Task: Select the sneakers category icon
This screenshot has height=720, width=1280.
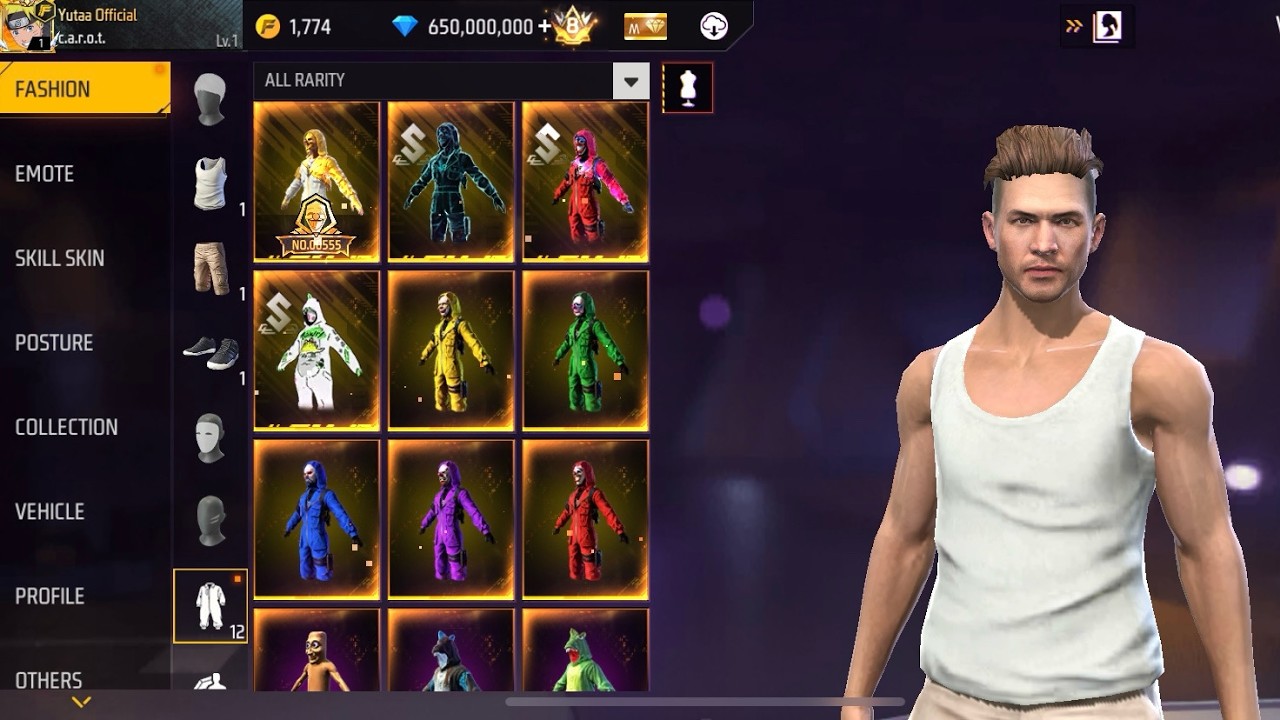Action: [x=210, y=352]
